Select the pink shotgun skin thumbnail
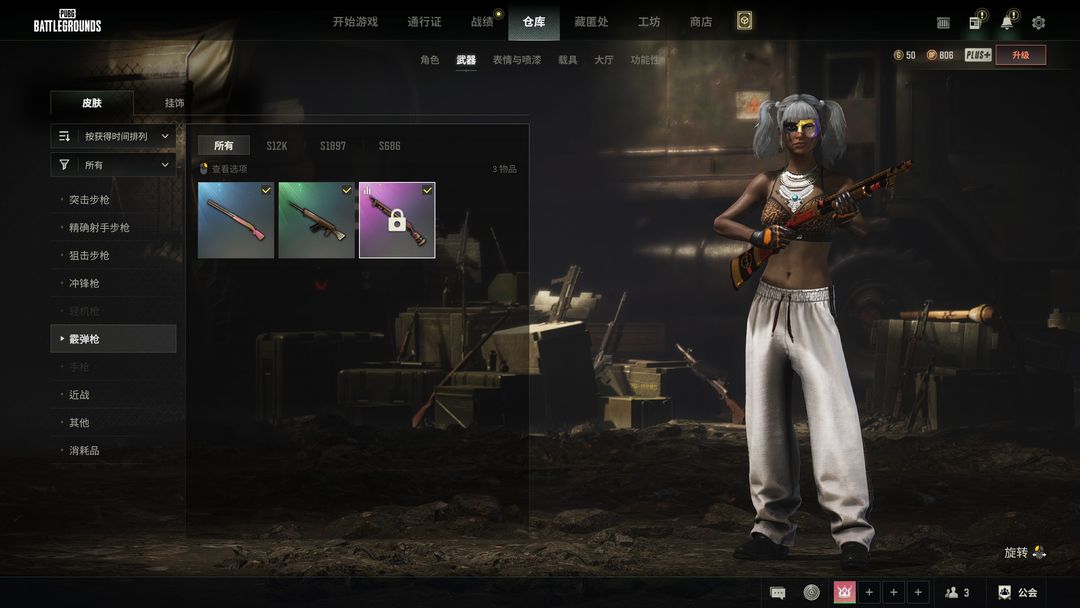Image resolution: width=1080 pixels, height=608 pixels. point(236,220)
